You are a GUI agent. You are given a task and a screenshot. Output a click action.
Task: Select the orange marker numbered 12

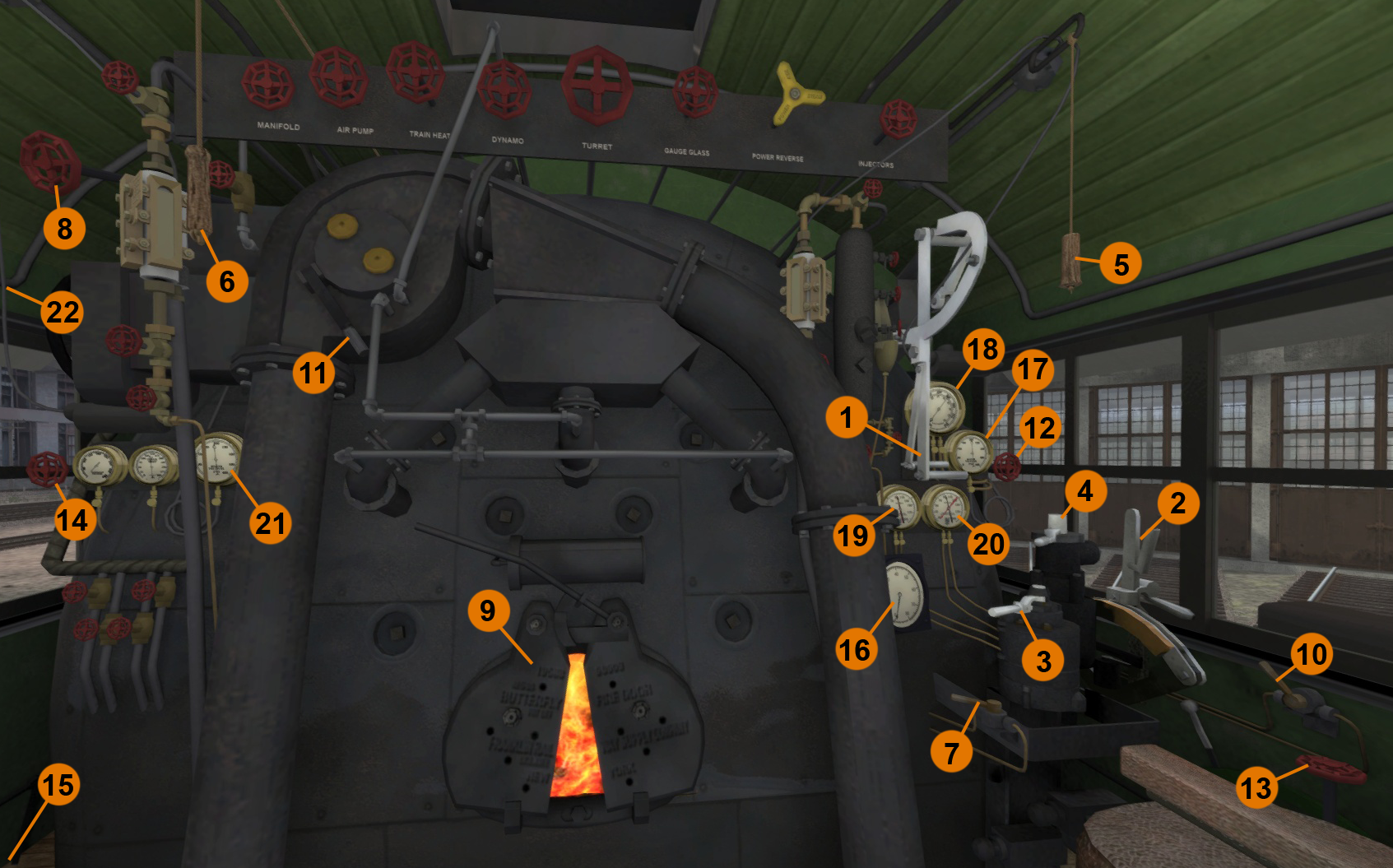pyautogui.click(x=1039, y=428)
